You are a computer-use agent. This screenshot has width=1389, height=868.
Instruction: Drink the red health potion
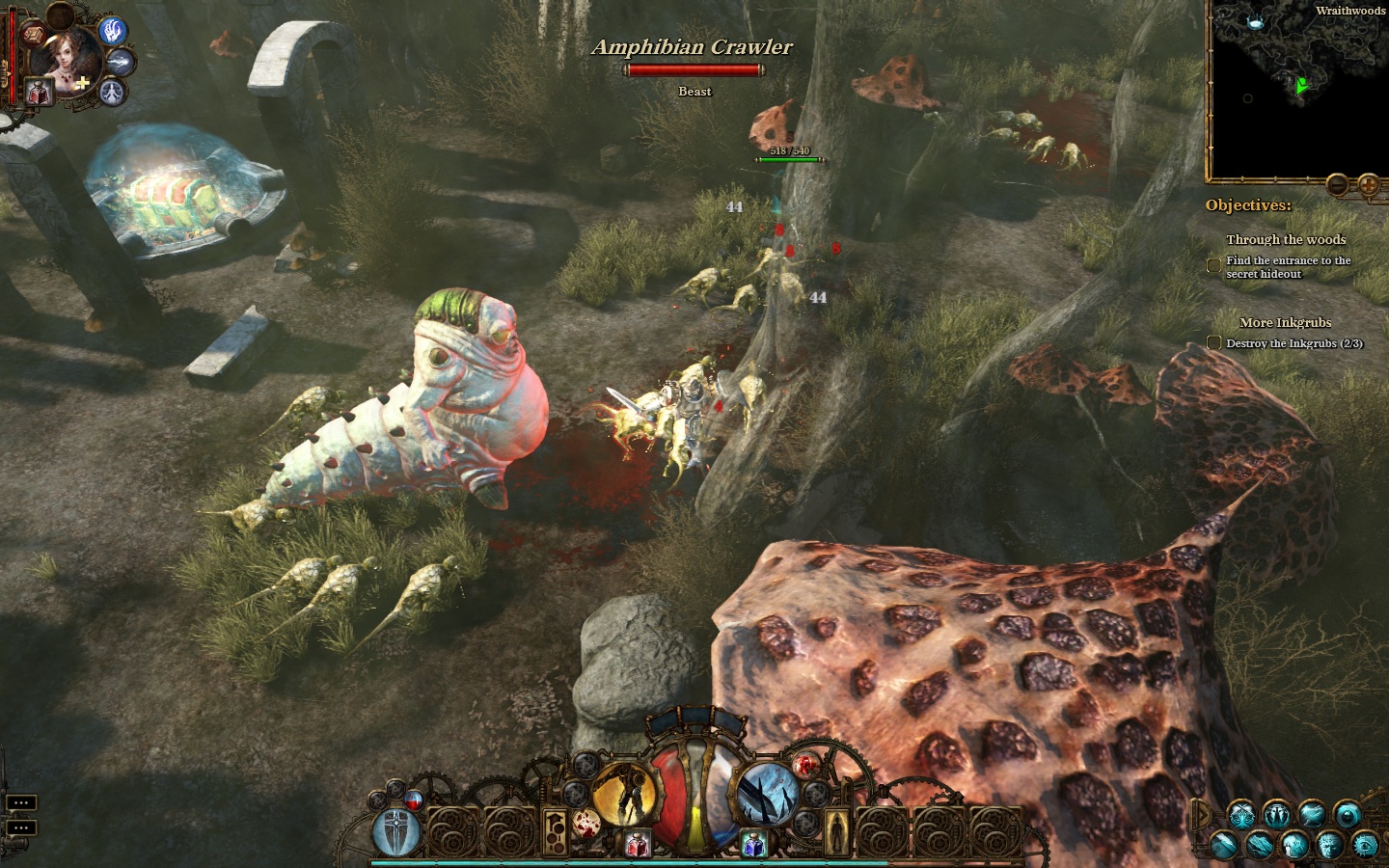[x=637, y=845]
